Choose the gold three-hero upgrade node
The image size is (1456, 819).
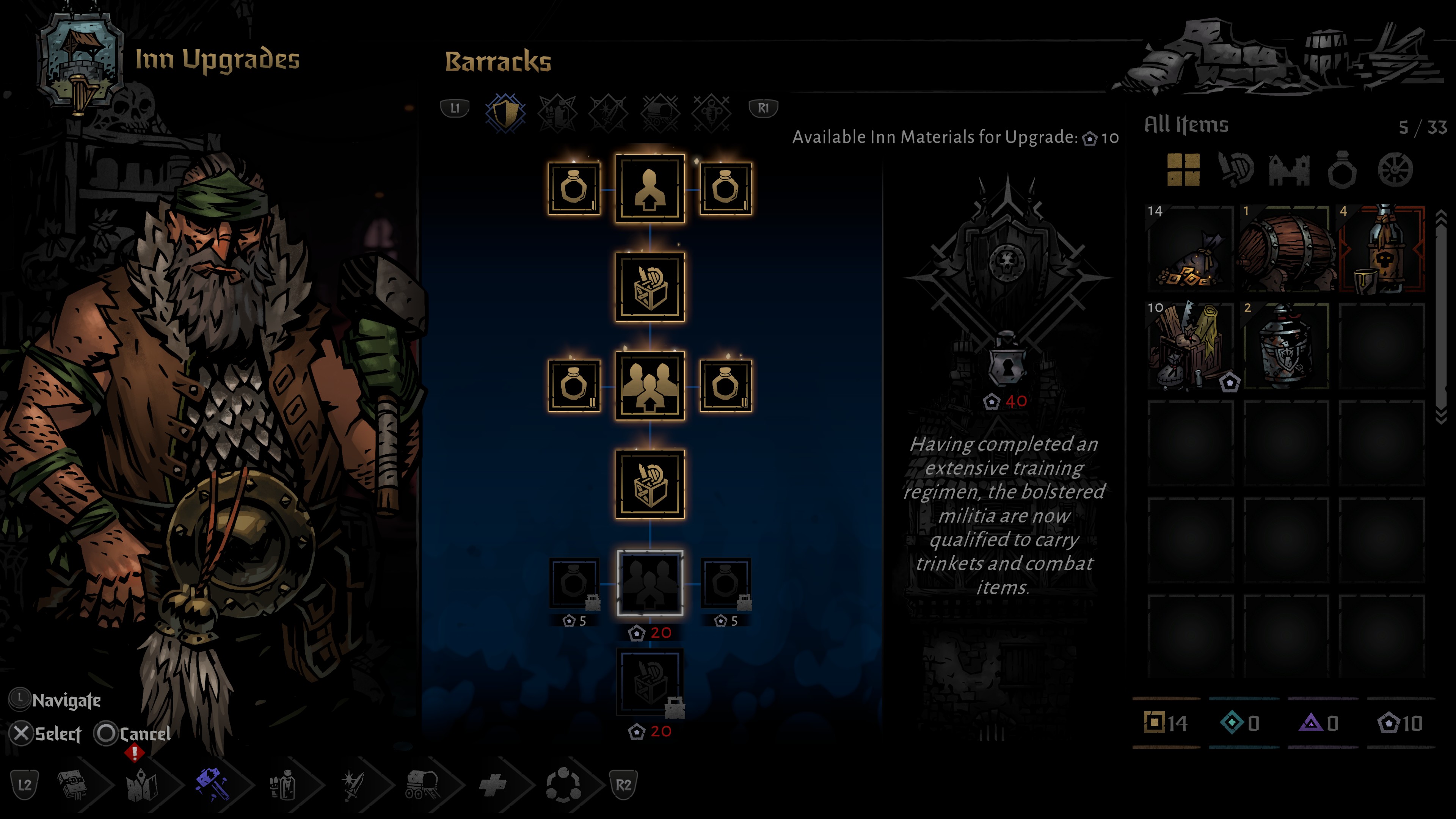tap(650, 386)
